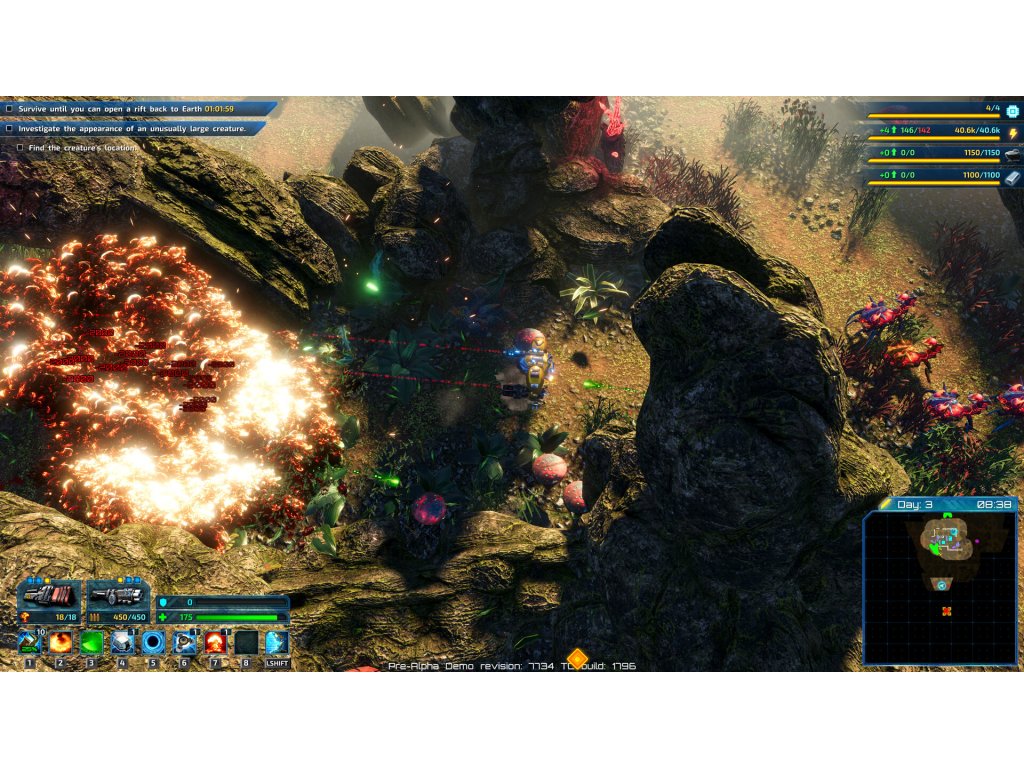This screenshot has width=1024, height=768.
Task: Click the blue processor chip resource icon
Action: (x=1012, y=111)
